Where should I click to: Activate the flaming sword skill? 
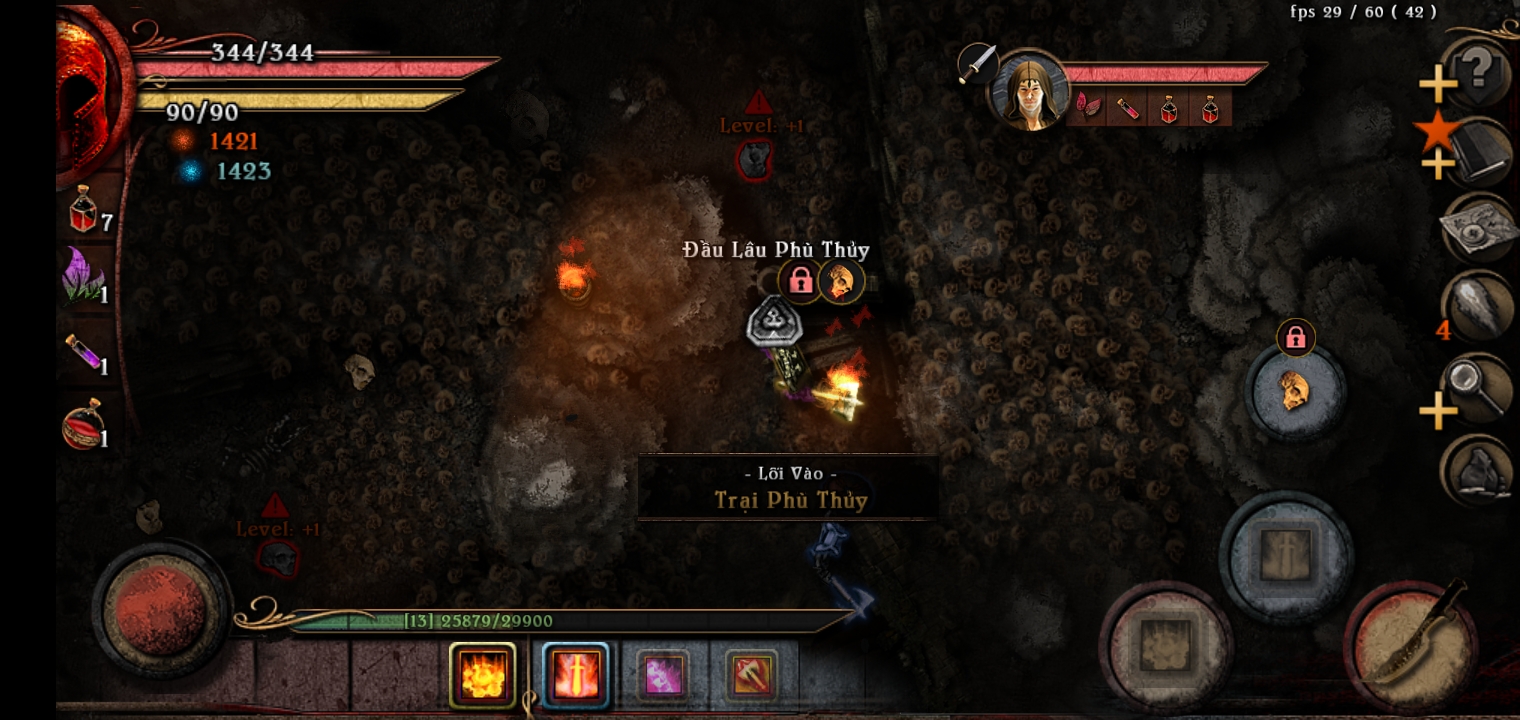[x=576, y=674]
